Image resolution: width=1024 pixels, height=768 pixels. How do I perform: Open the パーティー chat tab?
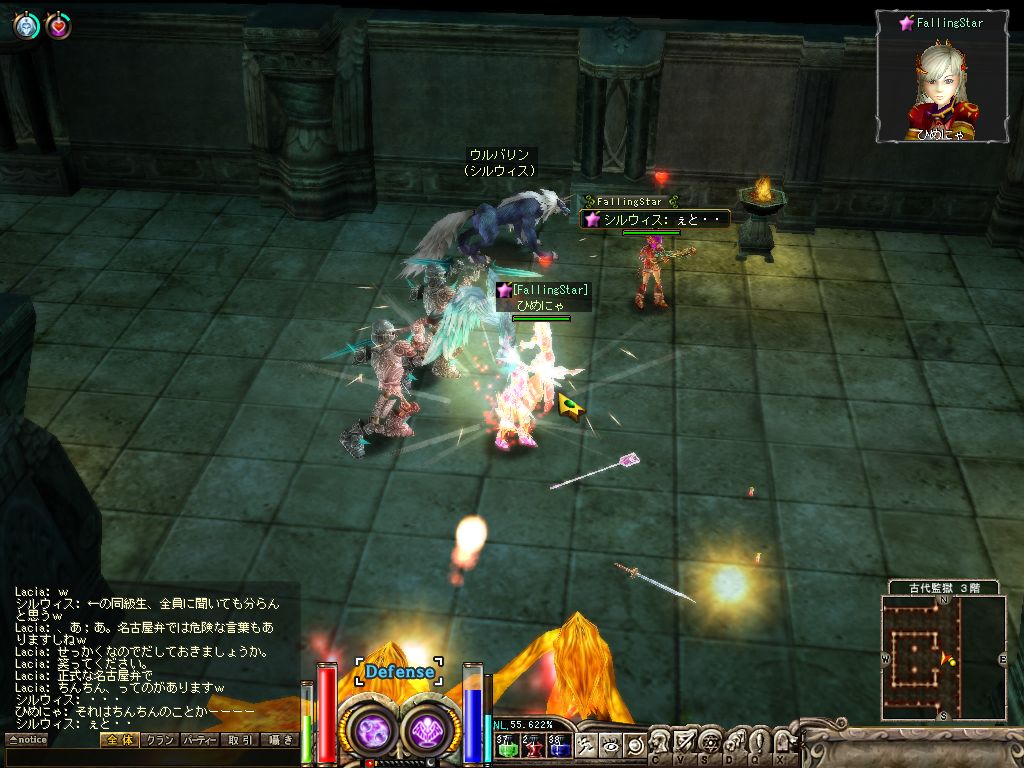tap(198, 740)
